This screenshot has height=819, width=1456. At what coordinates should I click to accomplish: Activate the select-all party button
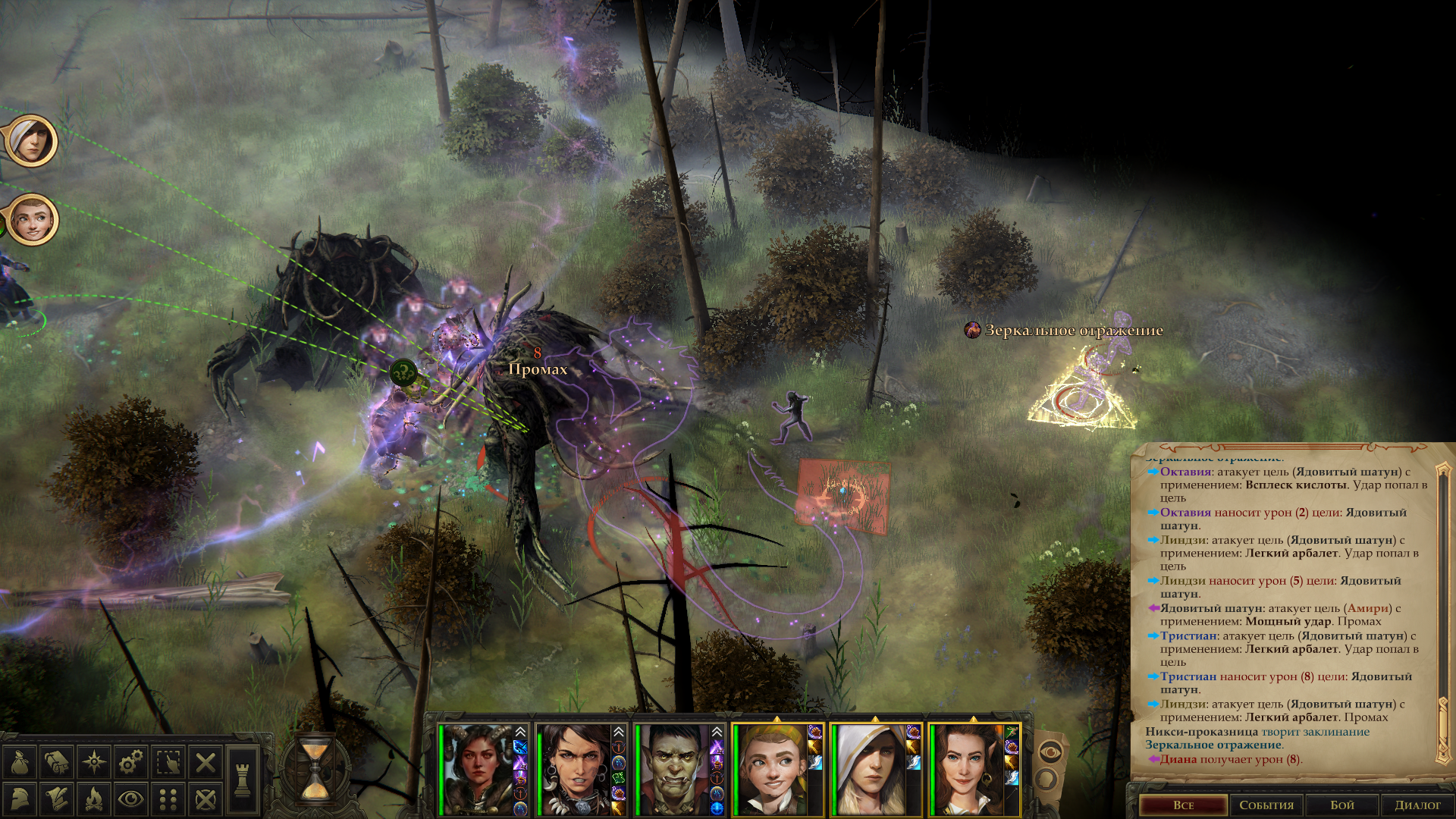coord(168,762)
